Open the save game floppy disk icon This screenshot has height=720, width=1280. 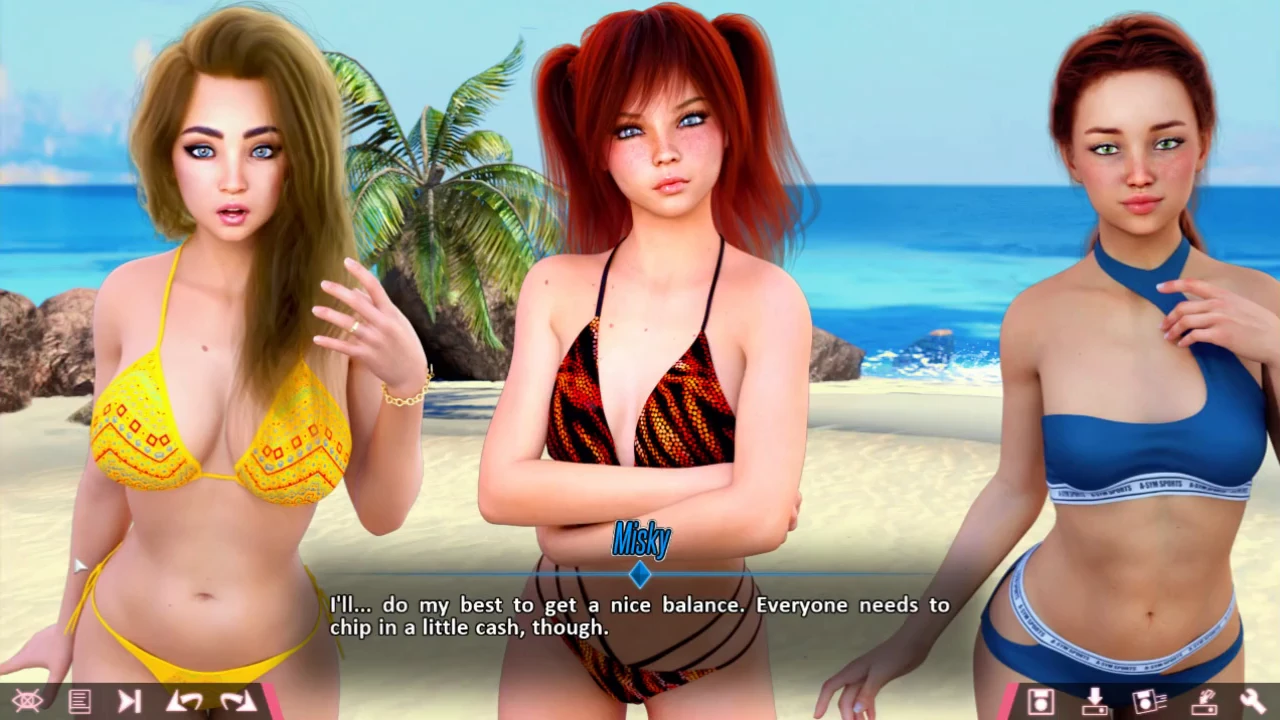[x=1041, y=701]
